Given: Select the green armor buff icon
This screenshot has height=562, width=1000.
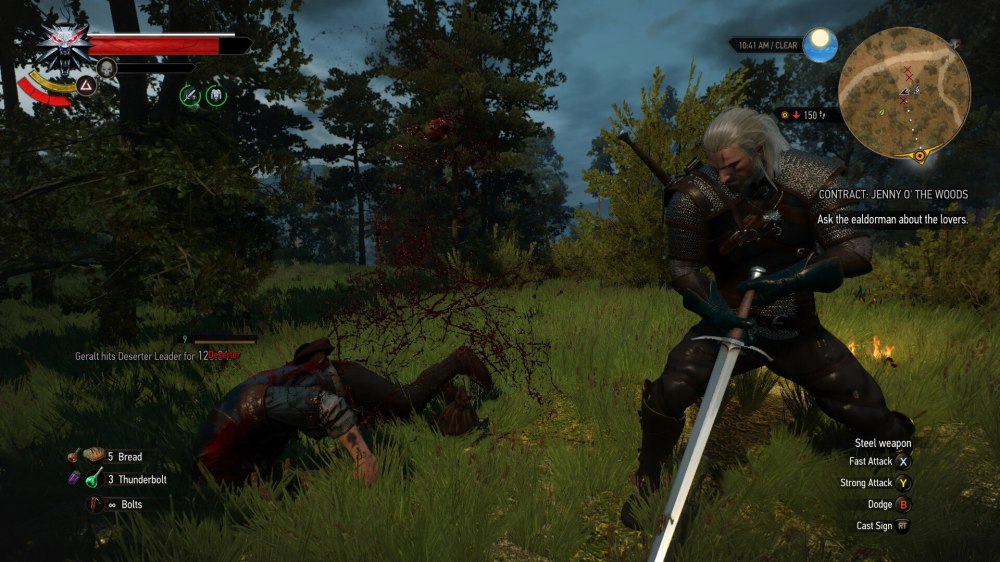Looking at the screenshot, I should click(x=215, y=95).
